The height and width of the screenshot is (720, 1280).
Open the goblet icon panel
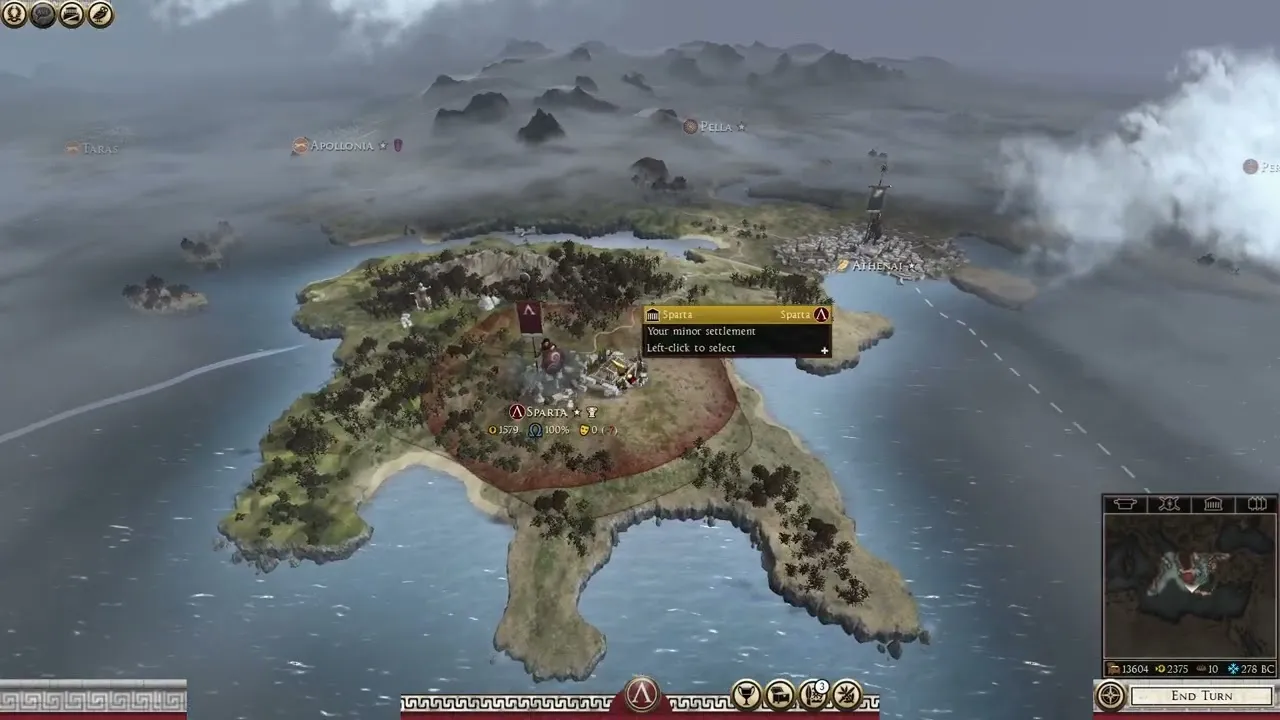tap(746, 695)
